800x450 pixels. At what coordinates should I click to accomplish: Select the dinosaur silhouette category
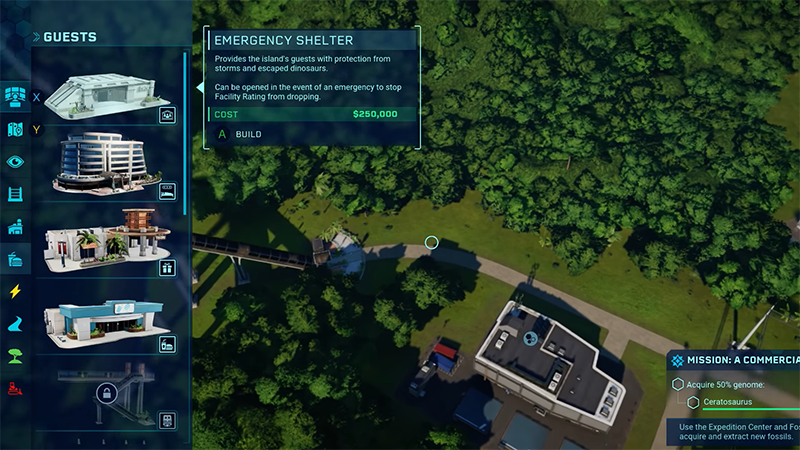pos(15,324)
